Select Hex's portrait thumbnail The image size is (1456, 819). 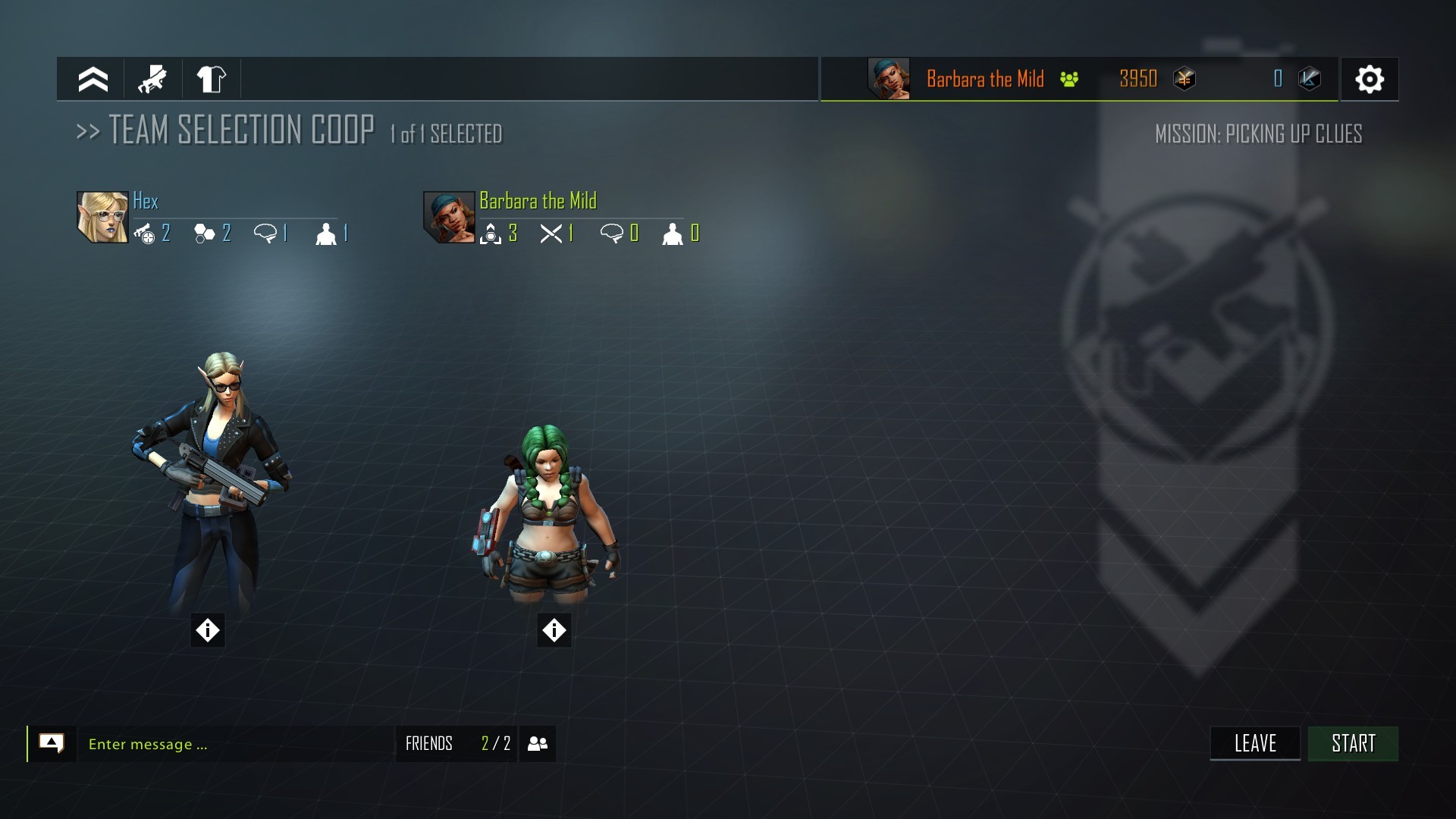pos(102,217)
